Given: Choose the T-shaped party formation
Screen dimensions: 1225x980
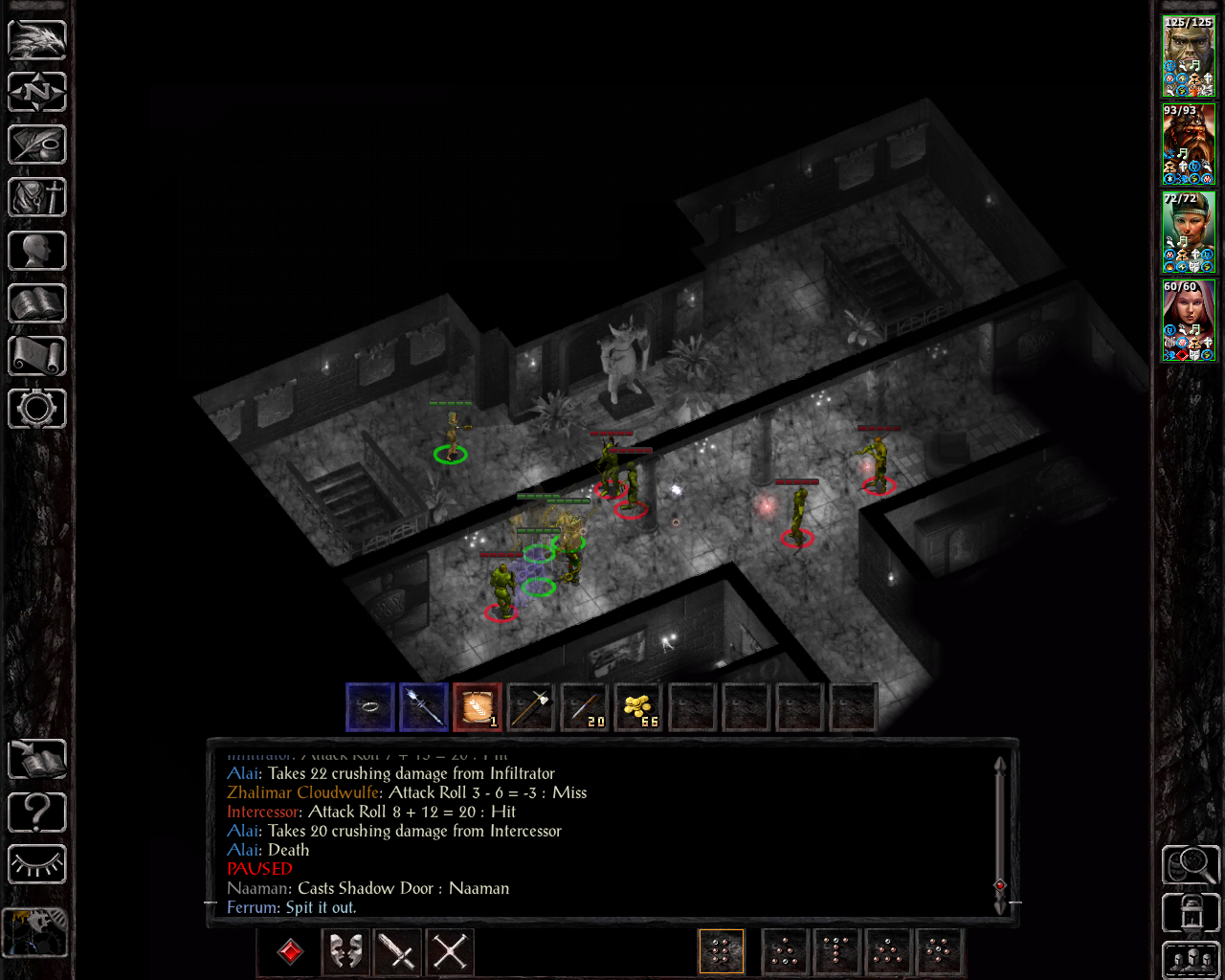Looking at the screenshot, I should (x=836, y=952).
